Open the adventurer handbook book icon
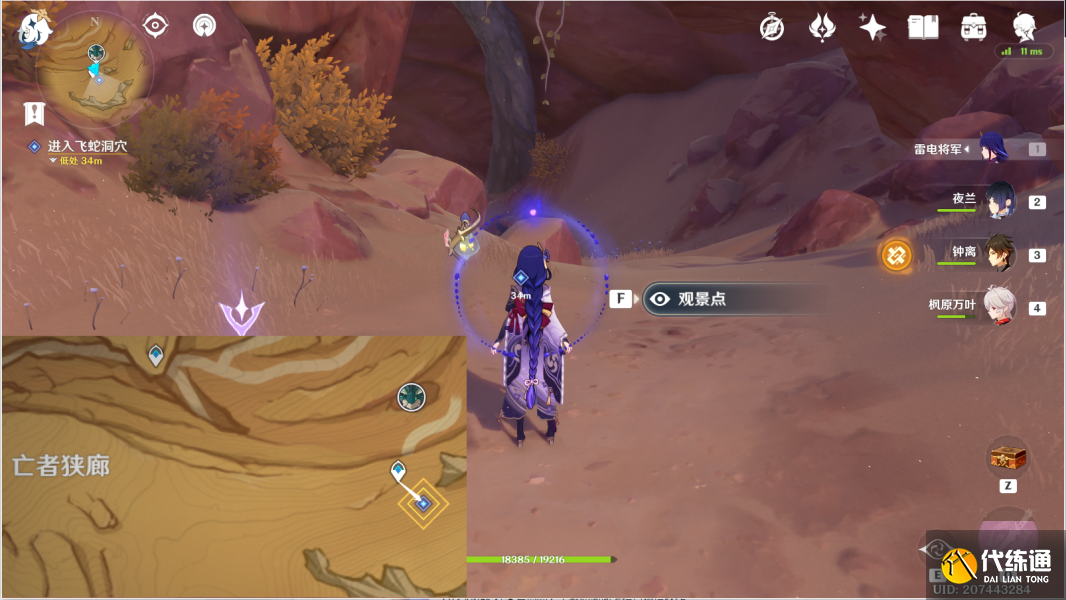Screen dimensions: 1066x600 point(922,27)
